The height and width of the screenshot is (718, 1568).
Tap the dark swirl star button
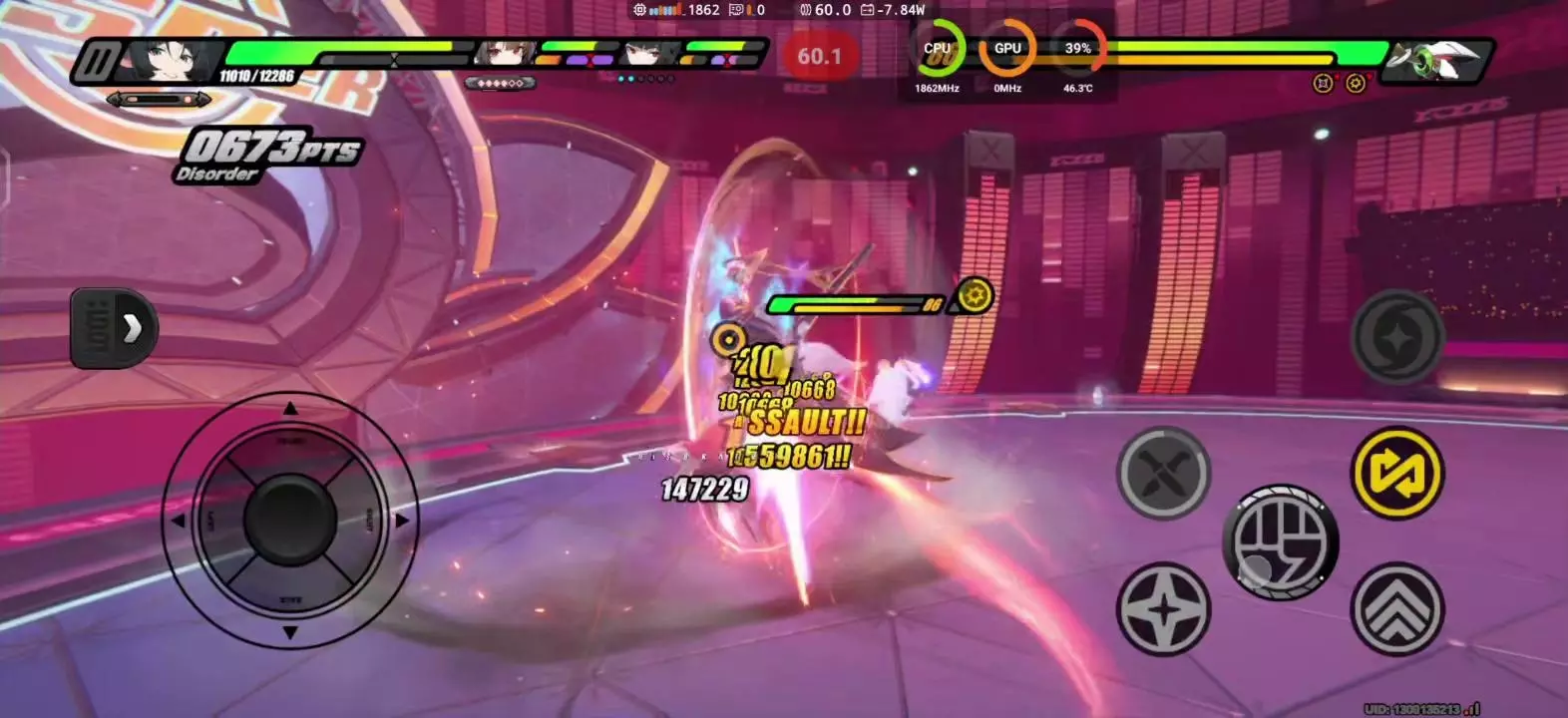pos(1396,337)
